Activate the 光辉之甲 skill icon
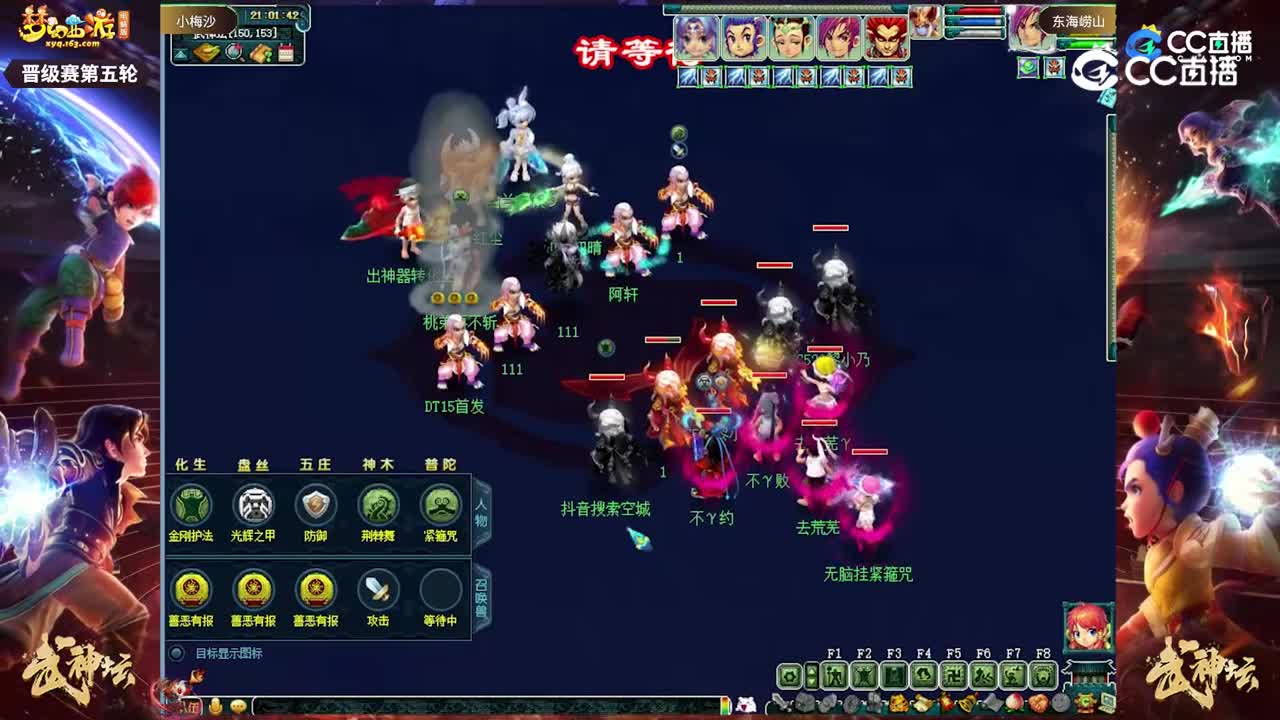This screenshot has height=720, width=1280. click(253, 507)
